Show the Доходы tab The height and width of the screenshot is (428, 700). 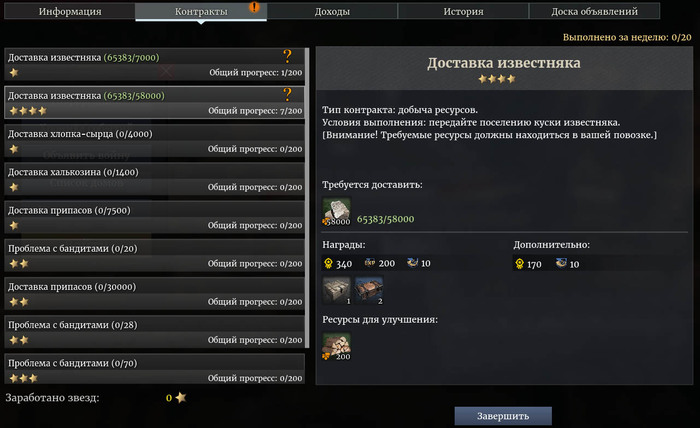pos(332,12)
